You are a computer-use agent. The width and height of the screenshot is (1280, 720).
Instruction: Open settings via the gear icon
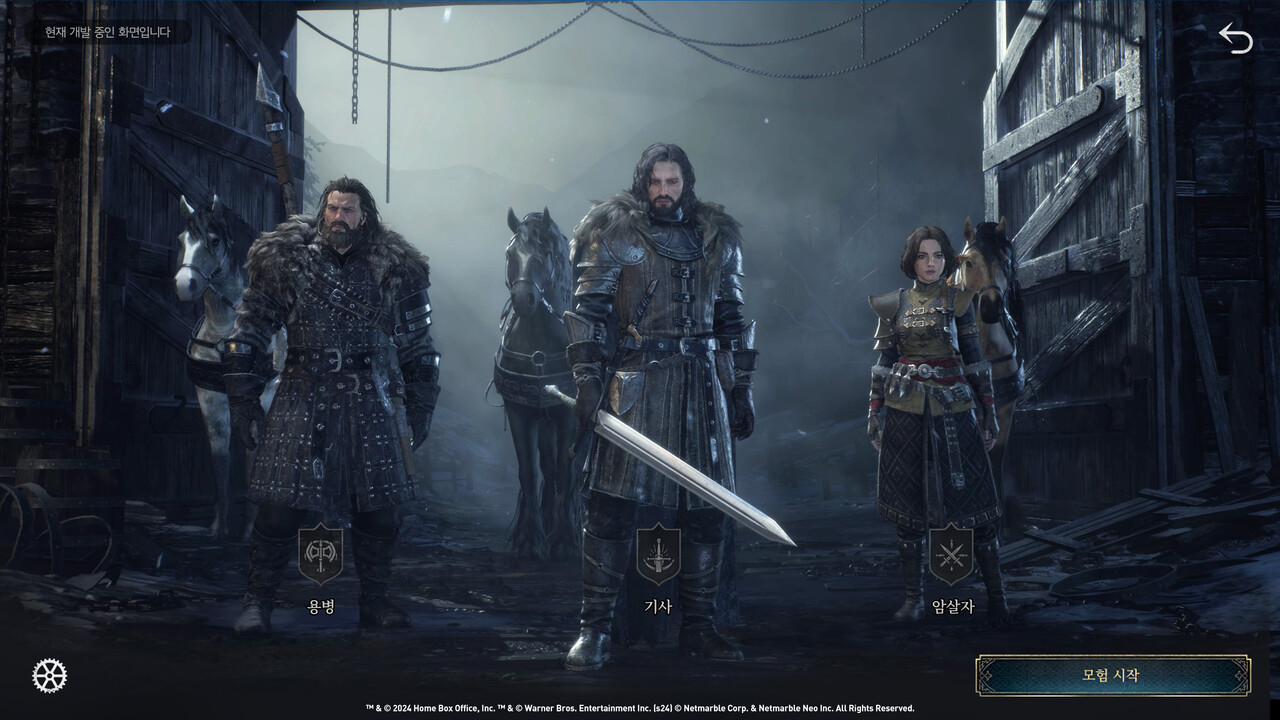[49, 676]
